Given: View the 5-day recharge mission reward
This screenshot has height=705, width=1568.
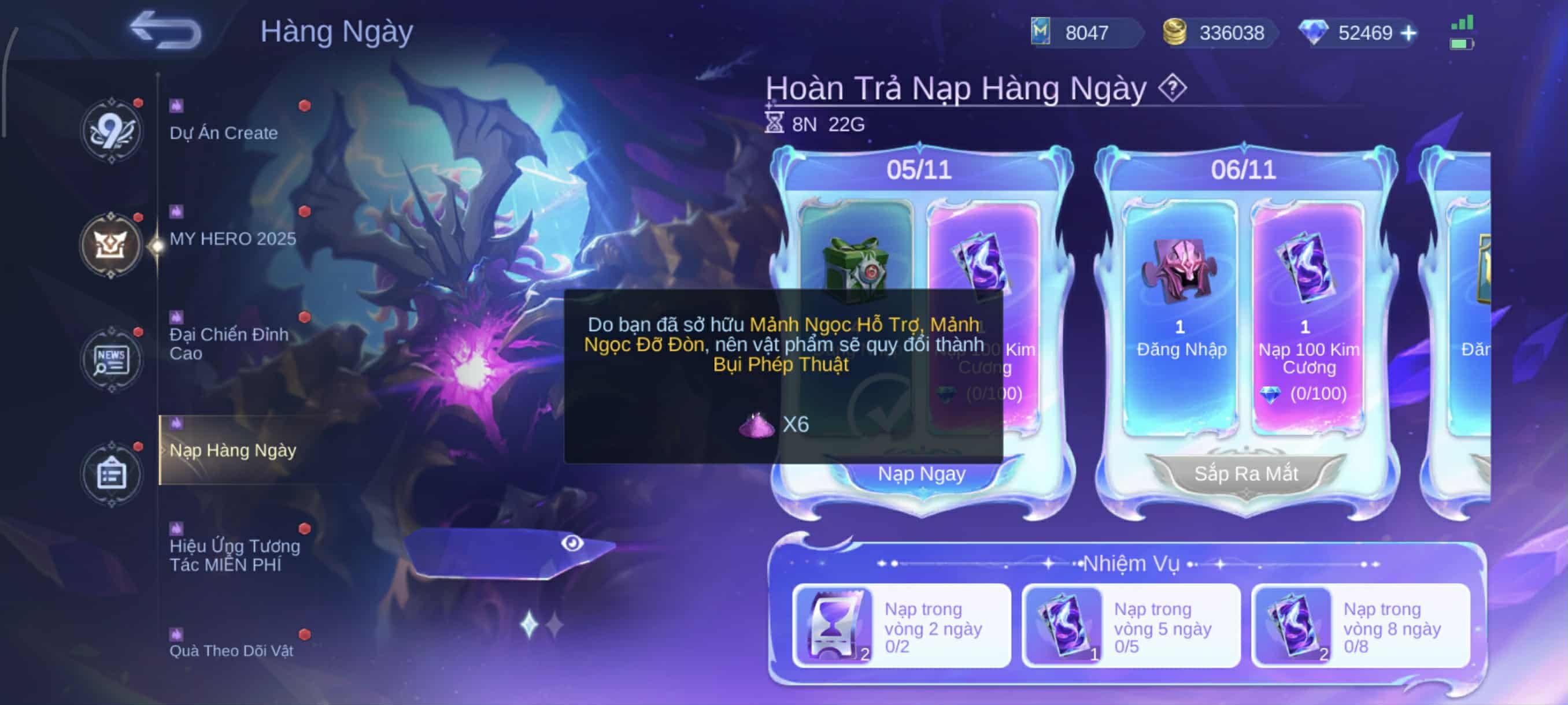Looking at the screenshot, I should click(1063, 625).
